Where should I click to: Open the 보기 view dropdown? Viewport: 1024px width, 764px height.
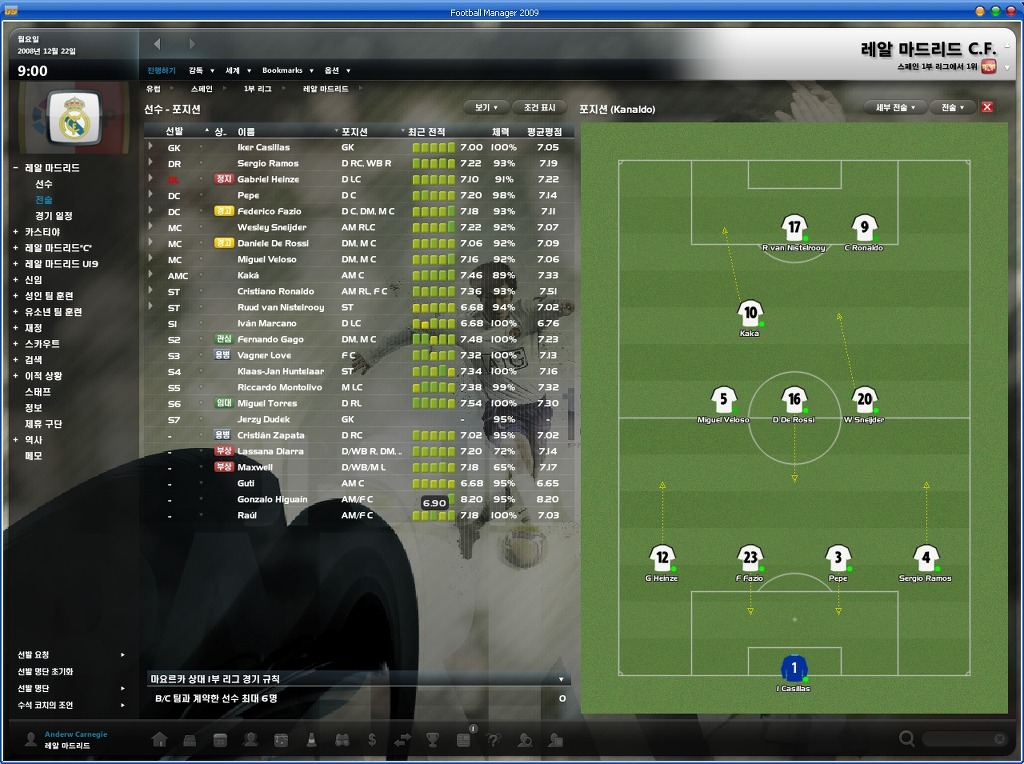(x=485, y=107)
